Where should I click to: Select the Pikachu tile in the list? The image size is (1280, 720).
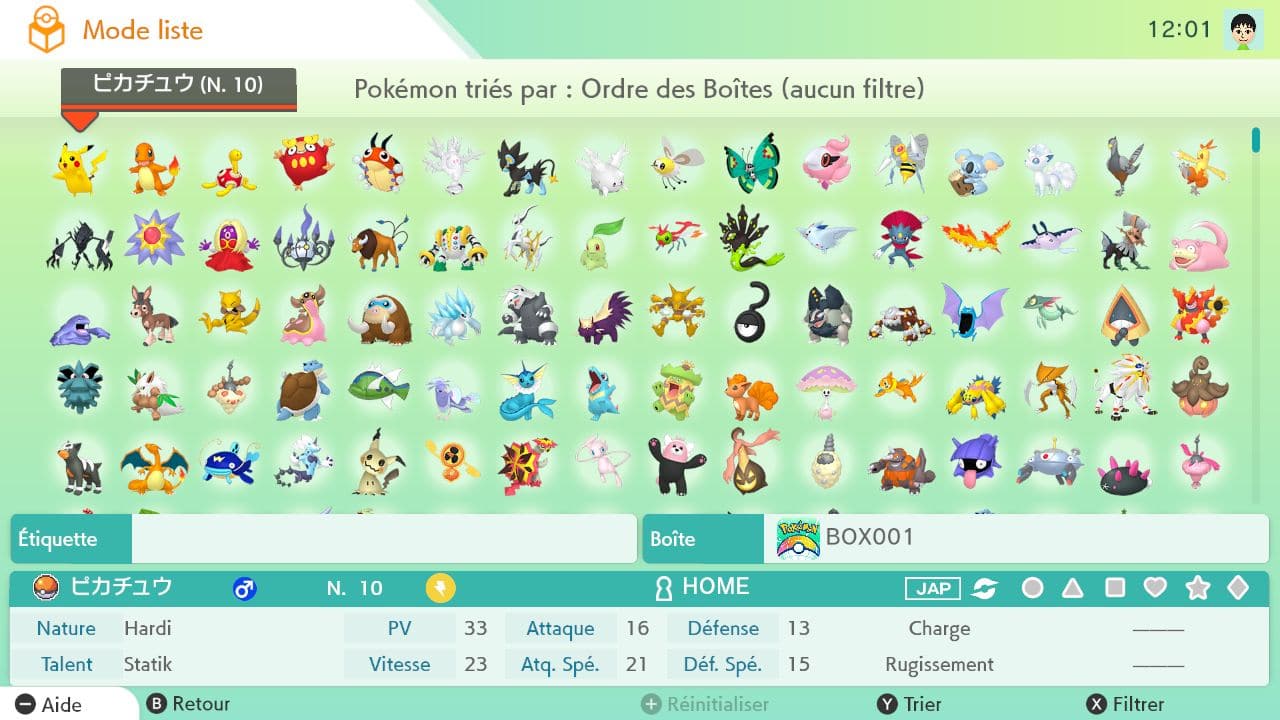pyautogui.click(x=79, y=167)
